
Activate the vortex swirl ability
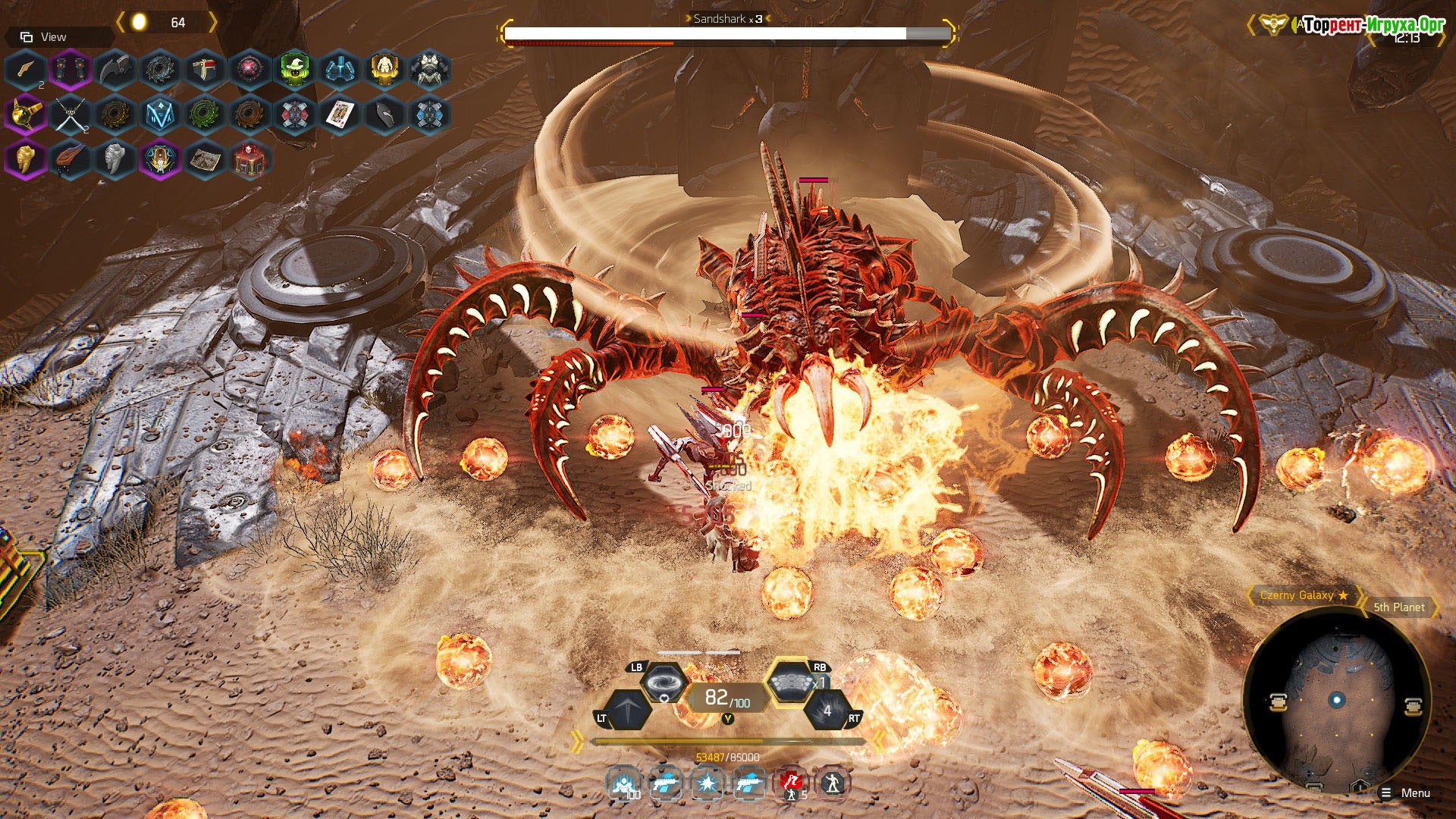(x=665, y=682)
